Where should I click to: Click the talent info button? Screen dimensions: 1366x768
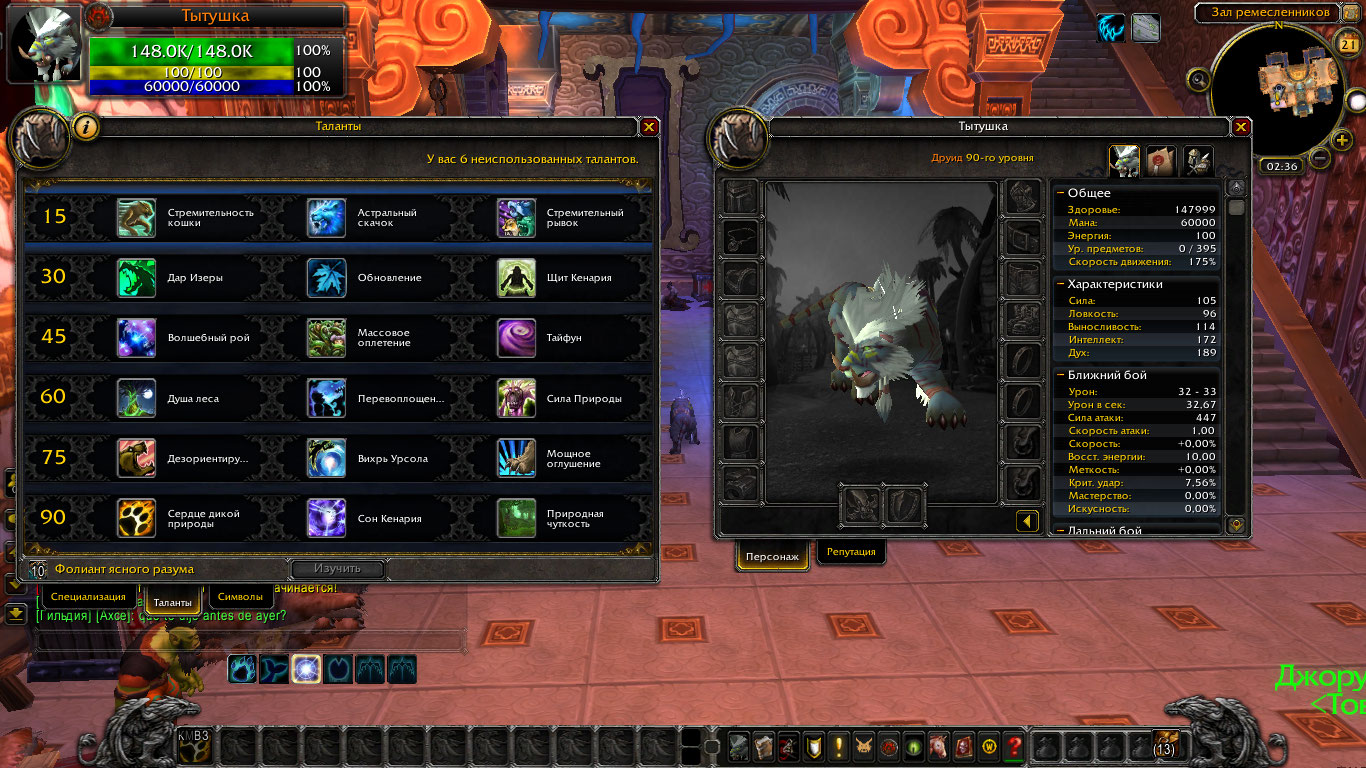pyautogui.click(x=87, y=127)
